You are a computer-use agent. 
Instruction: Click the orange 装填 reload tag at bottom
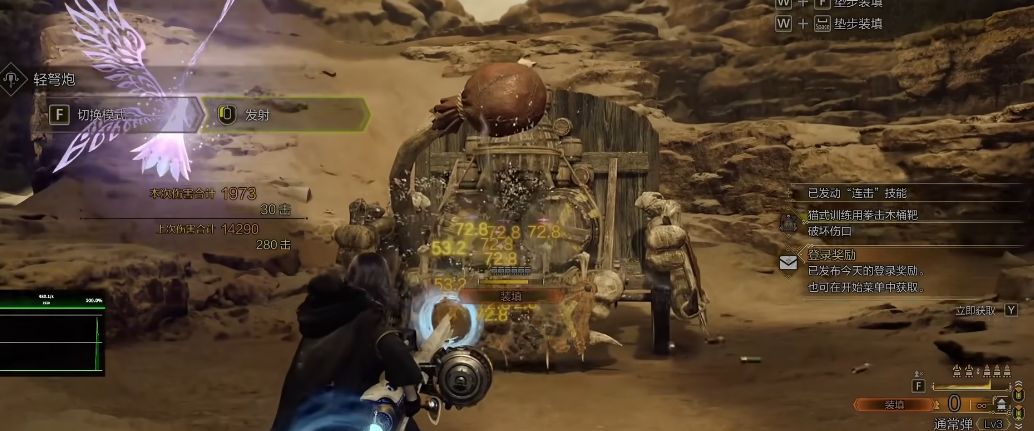[894, 404]
